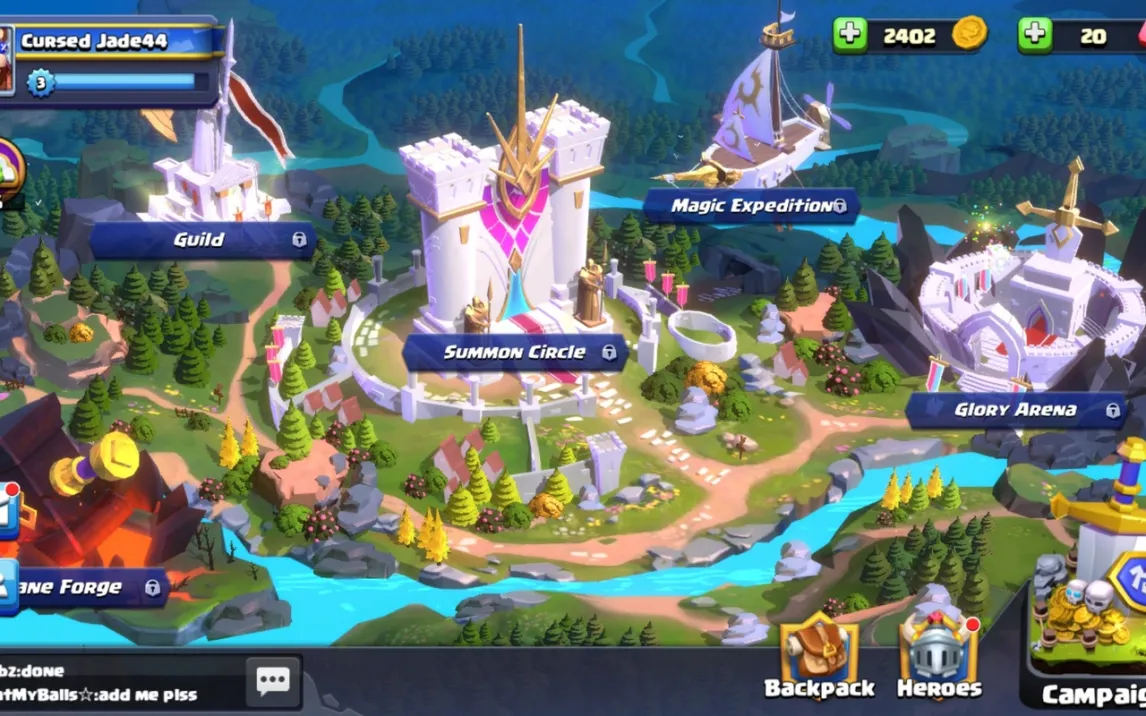This screenshot has width=1146, height=716.
Task: Start the Campaign mode
Action: [1092, 640]
